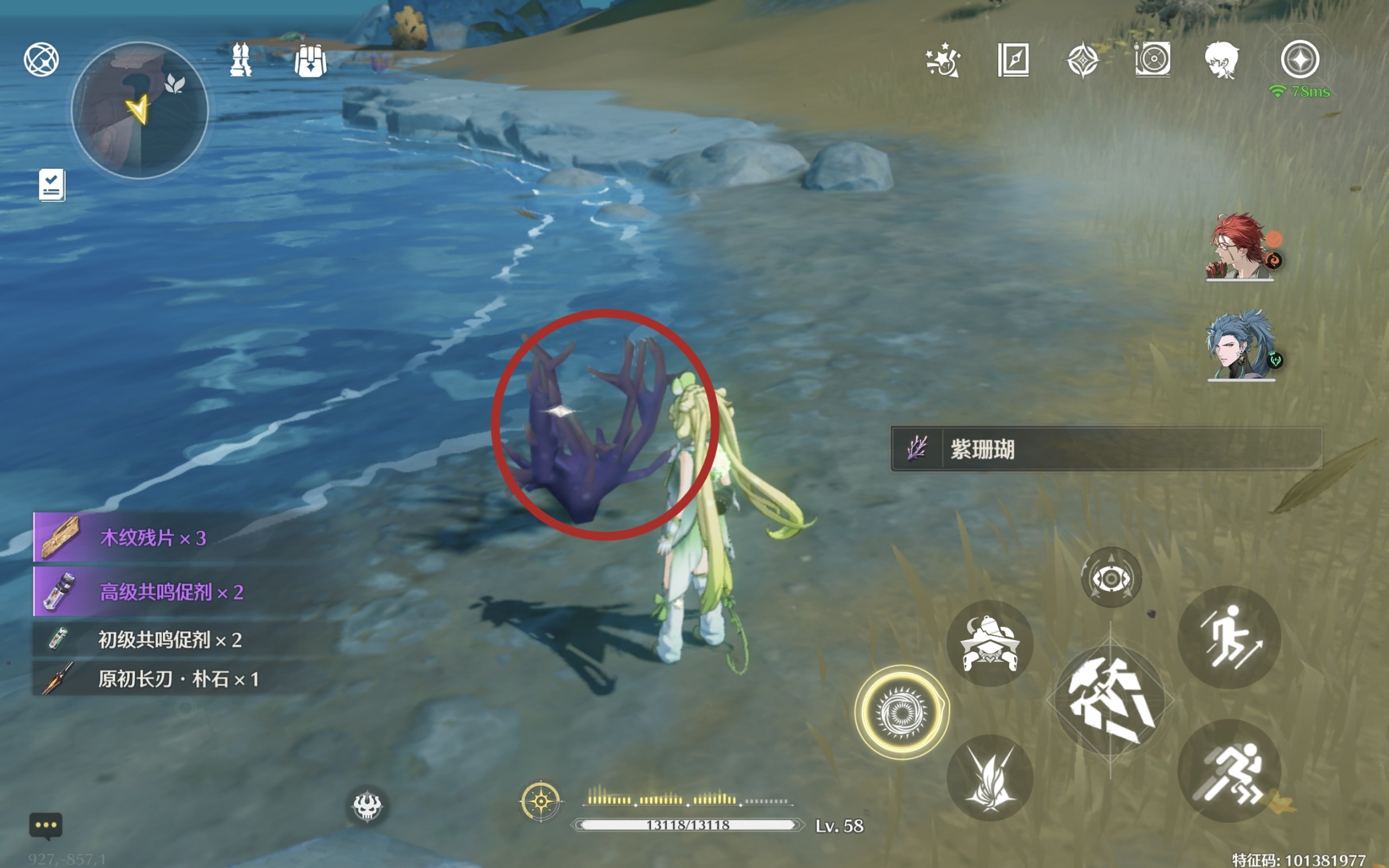Tap the sprint dodge running button
The width and height of the screenshot is (1389, 868).
[1229, 771]
